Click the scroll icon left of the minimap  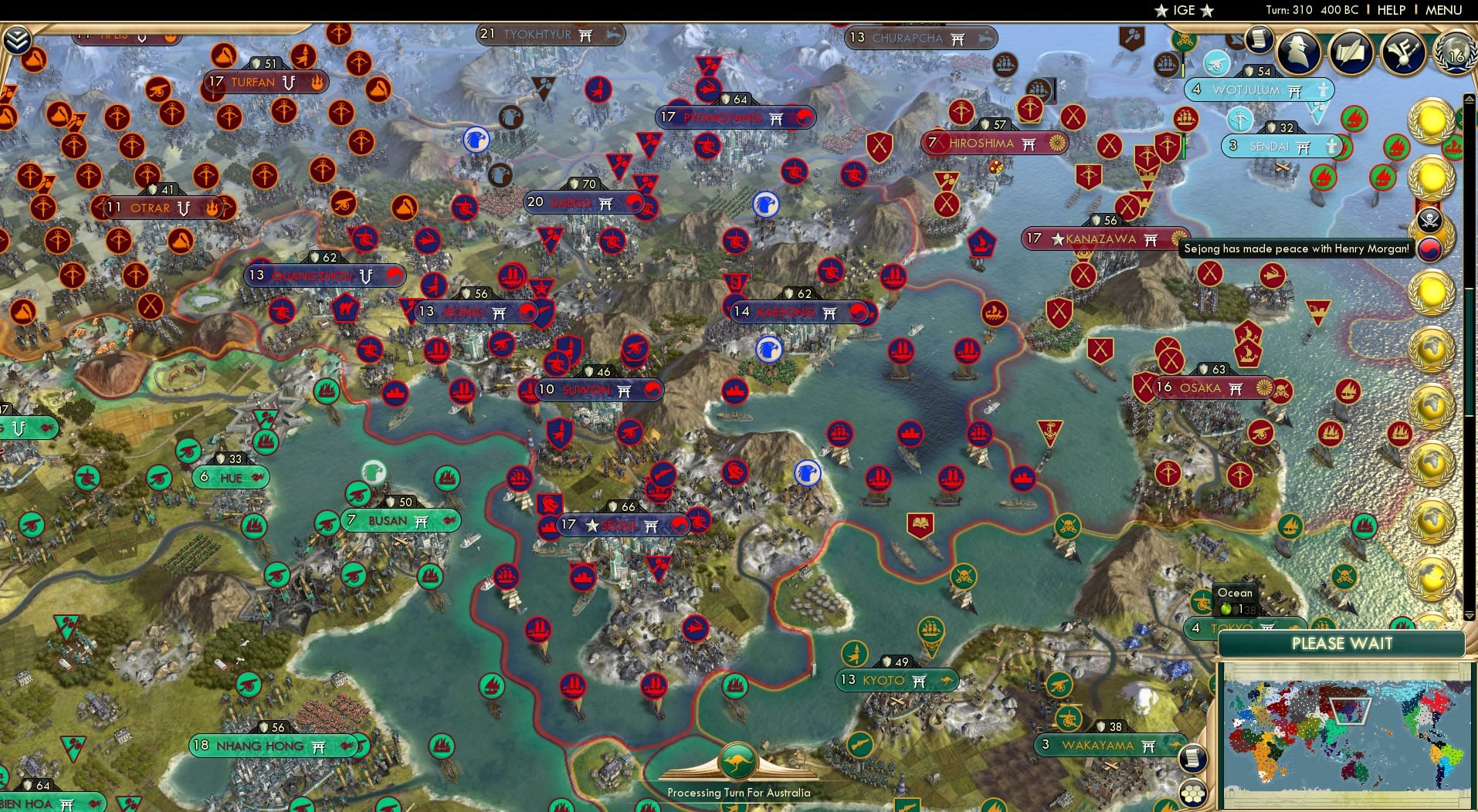click(1194, 758)
